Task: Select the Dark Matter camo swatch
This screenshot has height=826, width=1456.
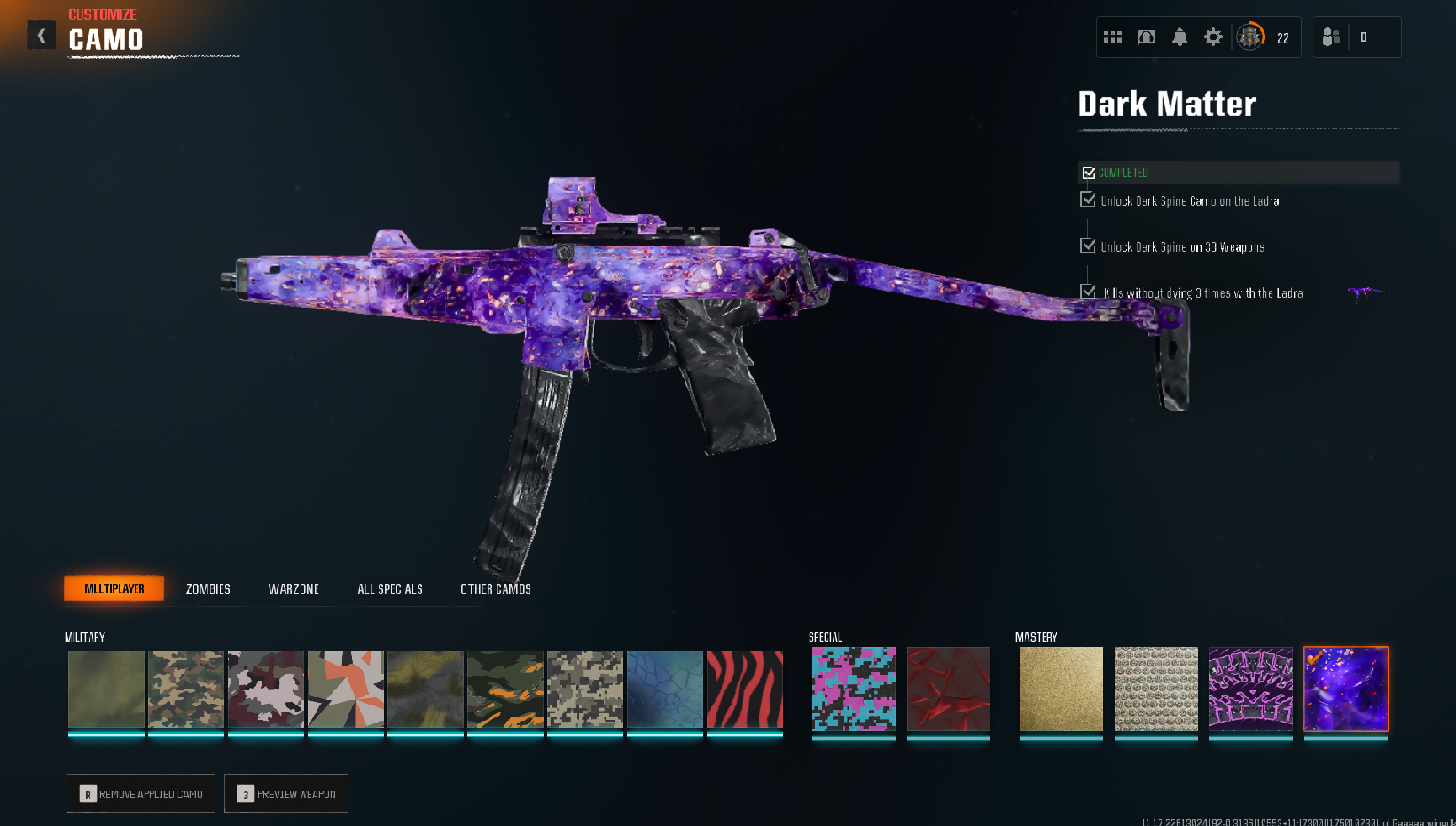Action: (1346, 689)
